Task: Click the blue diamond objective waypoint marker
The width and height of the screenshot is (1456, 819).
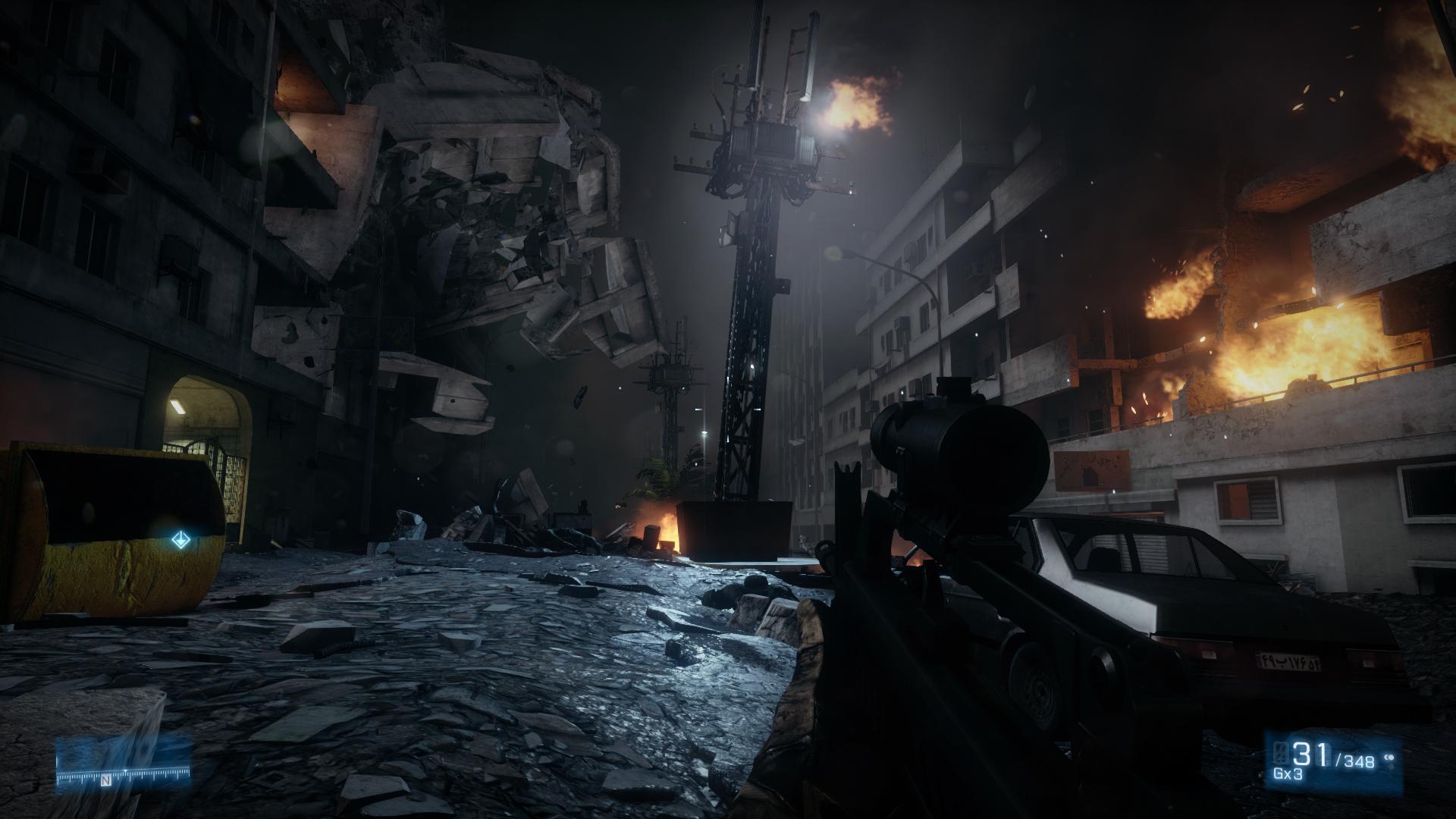Action: pos(180,541)
